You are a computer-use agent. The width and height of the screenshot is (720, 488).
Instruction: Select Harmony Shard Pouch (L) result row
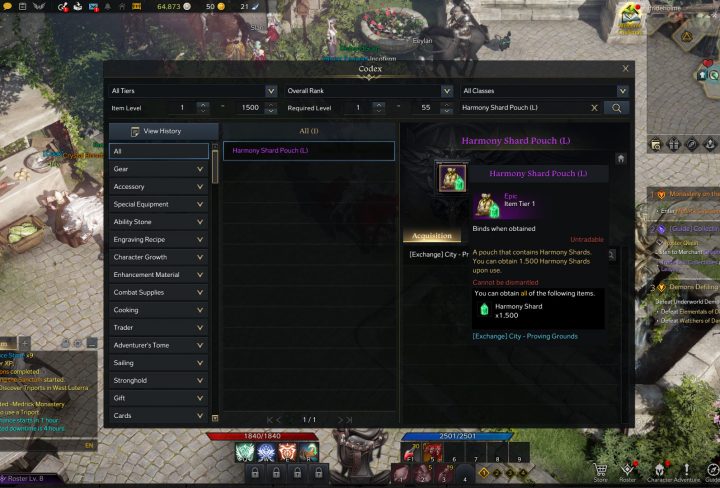[x=308, y=151]
